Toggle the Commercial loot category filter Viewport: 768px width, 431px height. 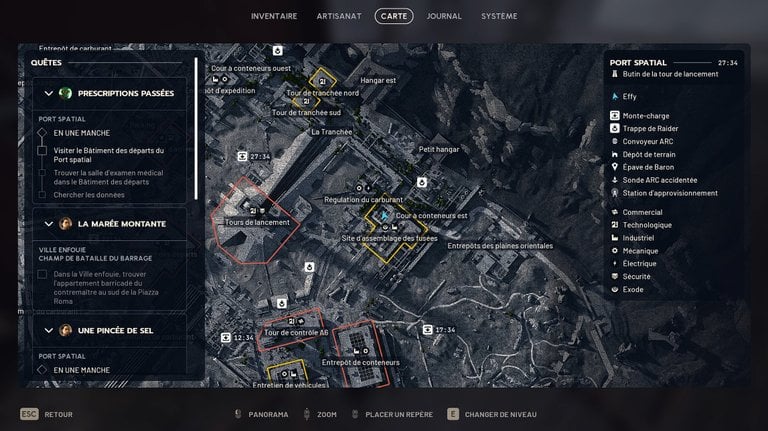(x=642, y=212)
